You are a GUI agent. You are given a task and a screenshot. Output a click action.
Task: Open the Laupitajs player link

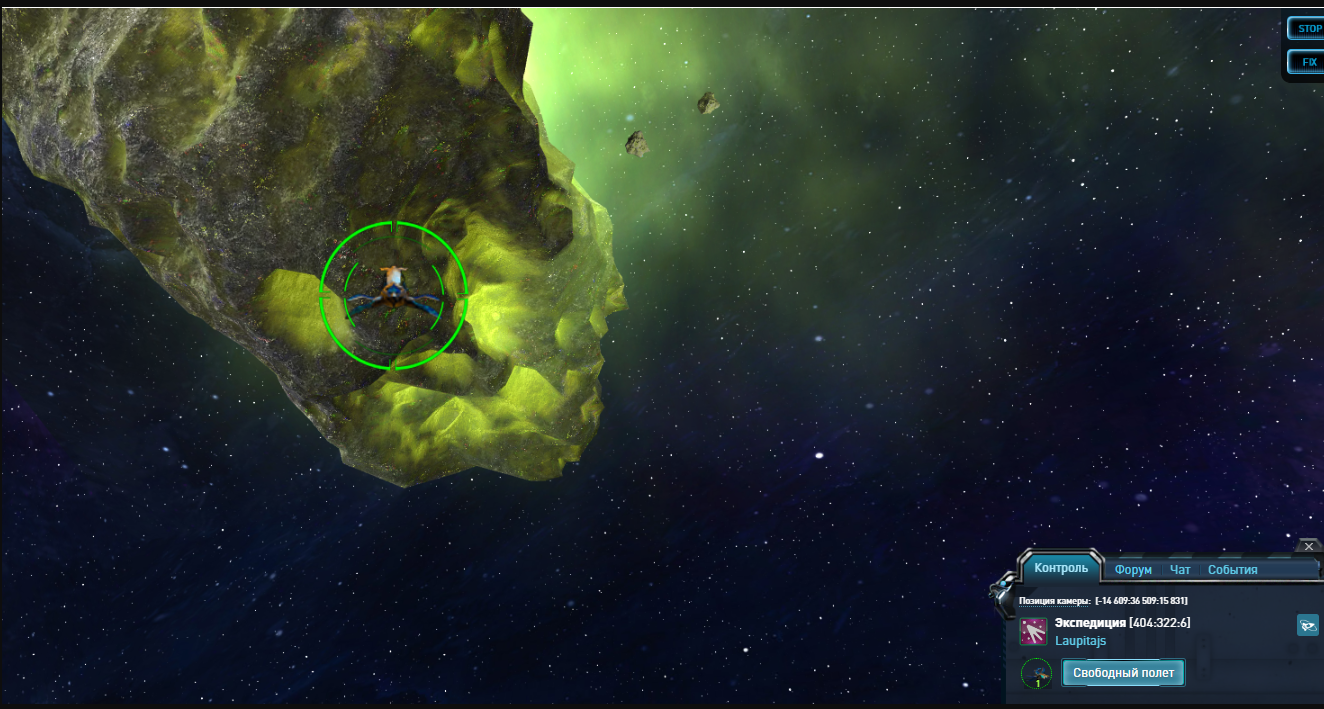pos(1080,641)
